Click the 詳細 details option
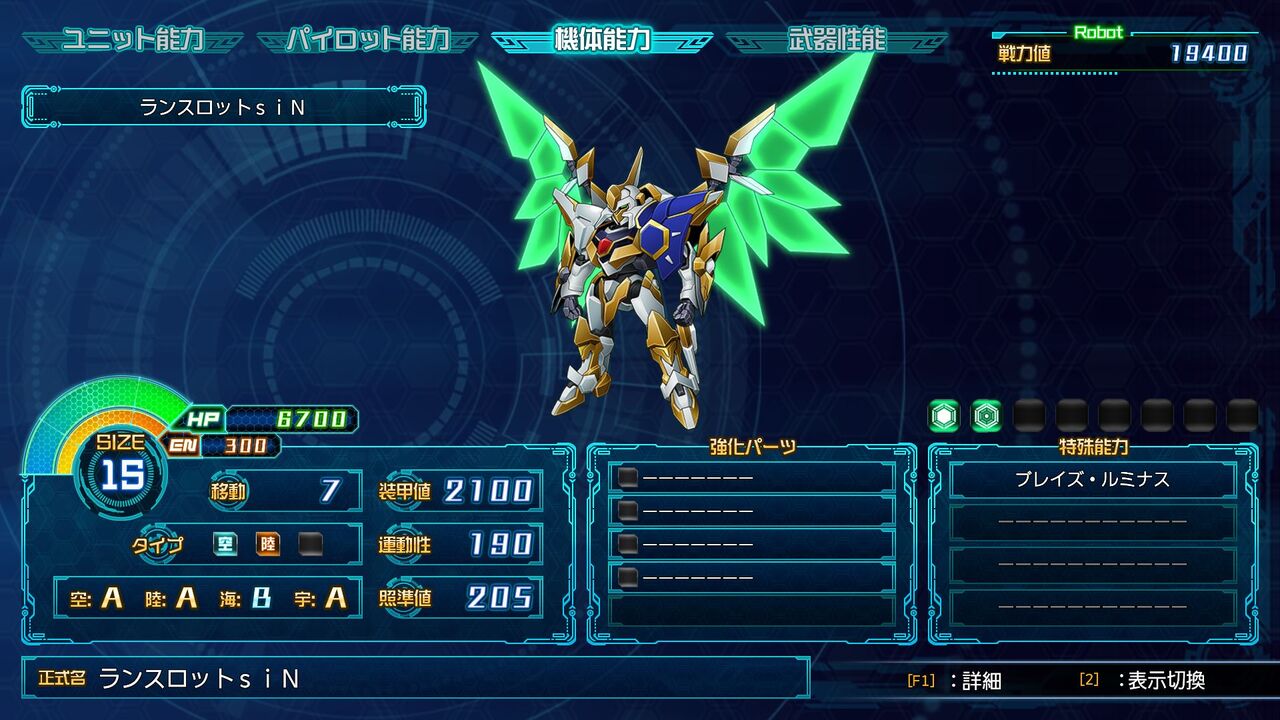1280x720 pixels. coord(954,680)
